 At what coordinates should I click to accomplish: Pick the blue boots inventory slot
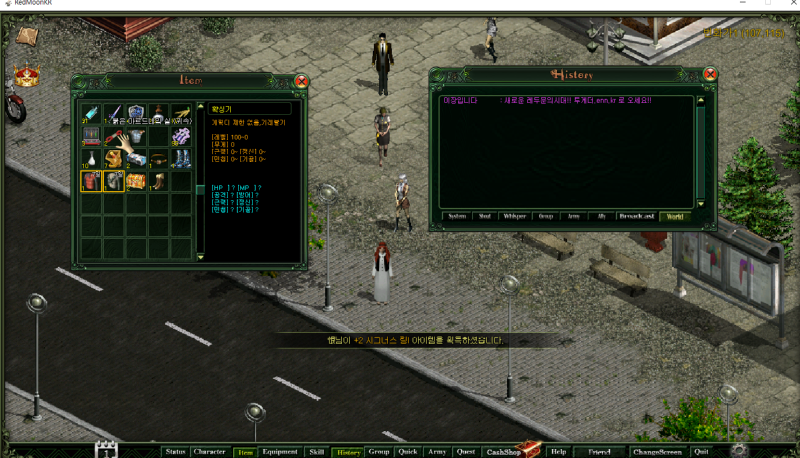tap(181, 158)
